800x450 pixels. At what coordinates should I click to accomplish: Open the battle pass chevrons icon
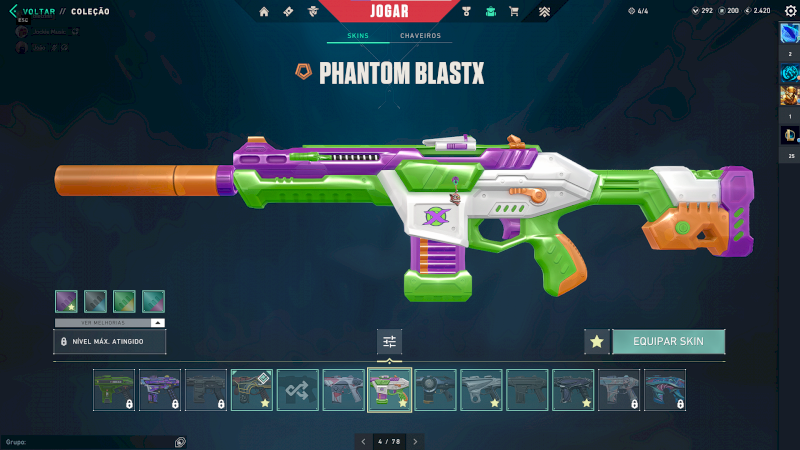(x=544, y=12)
